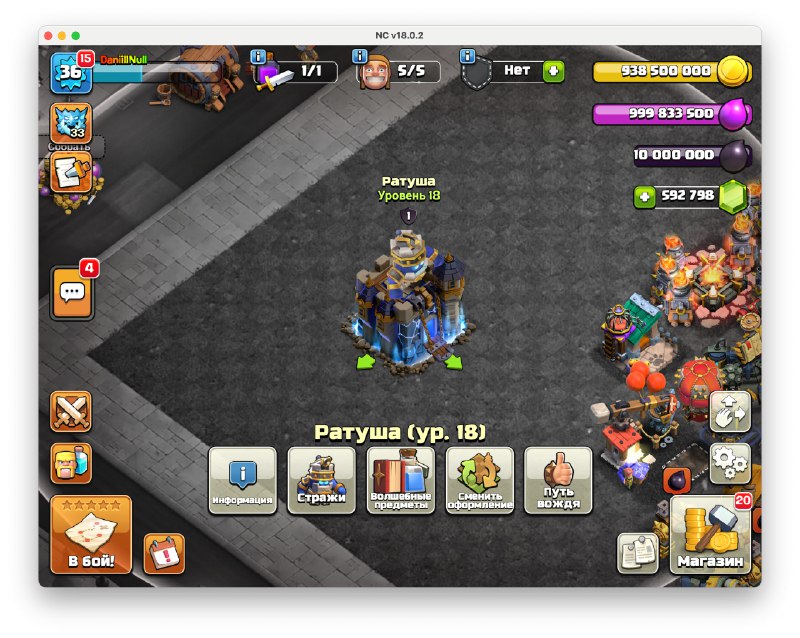Viewport: 800px width, 638px height.
Task: Click the crossed swords button
Action: 71,411
